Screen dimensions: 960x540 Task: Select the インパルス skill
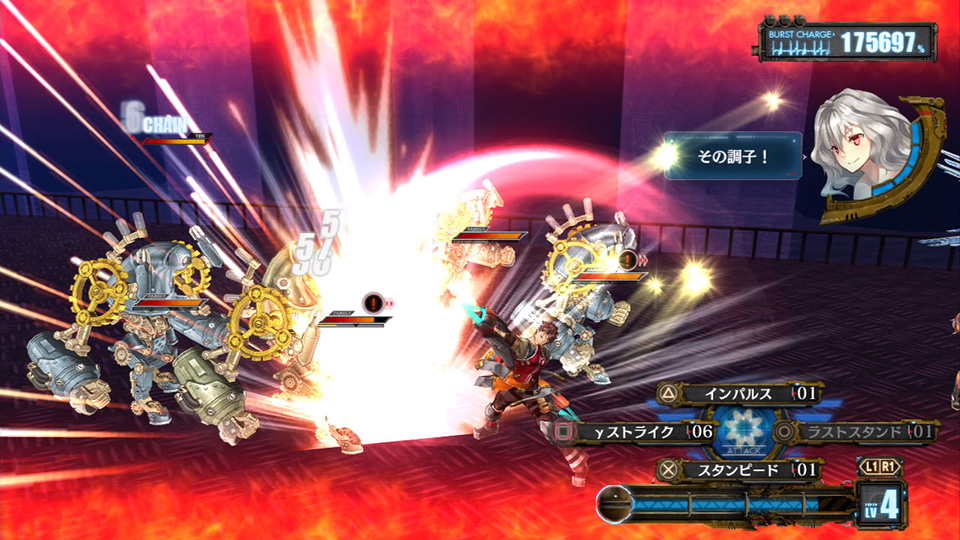coord(740,393)
